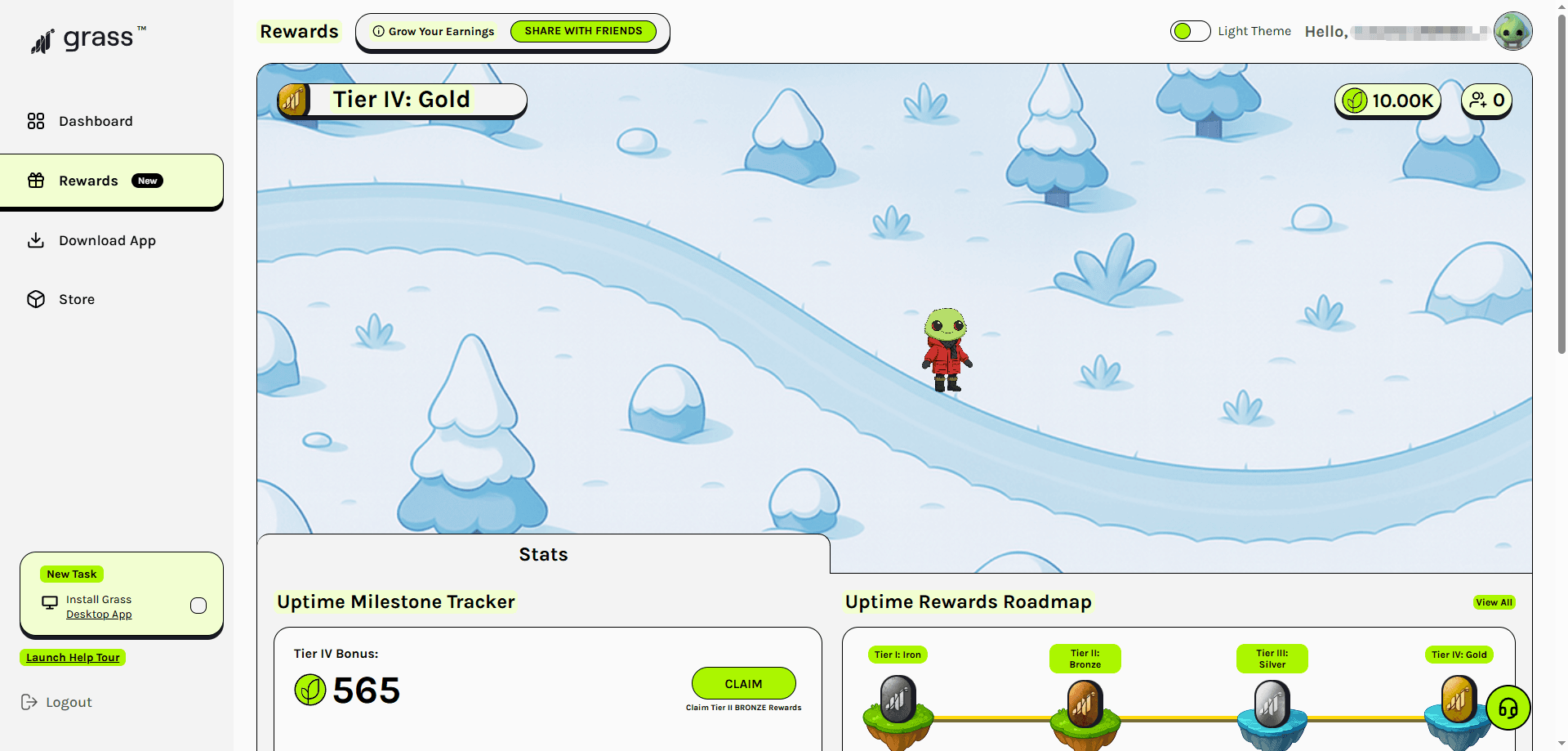
Task: Open the referrals count badge
Action: coord(1486,101)
